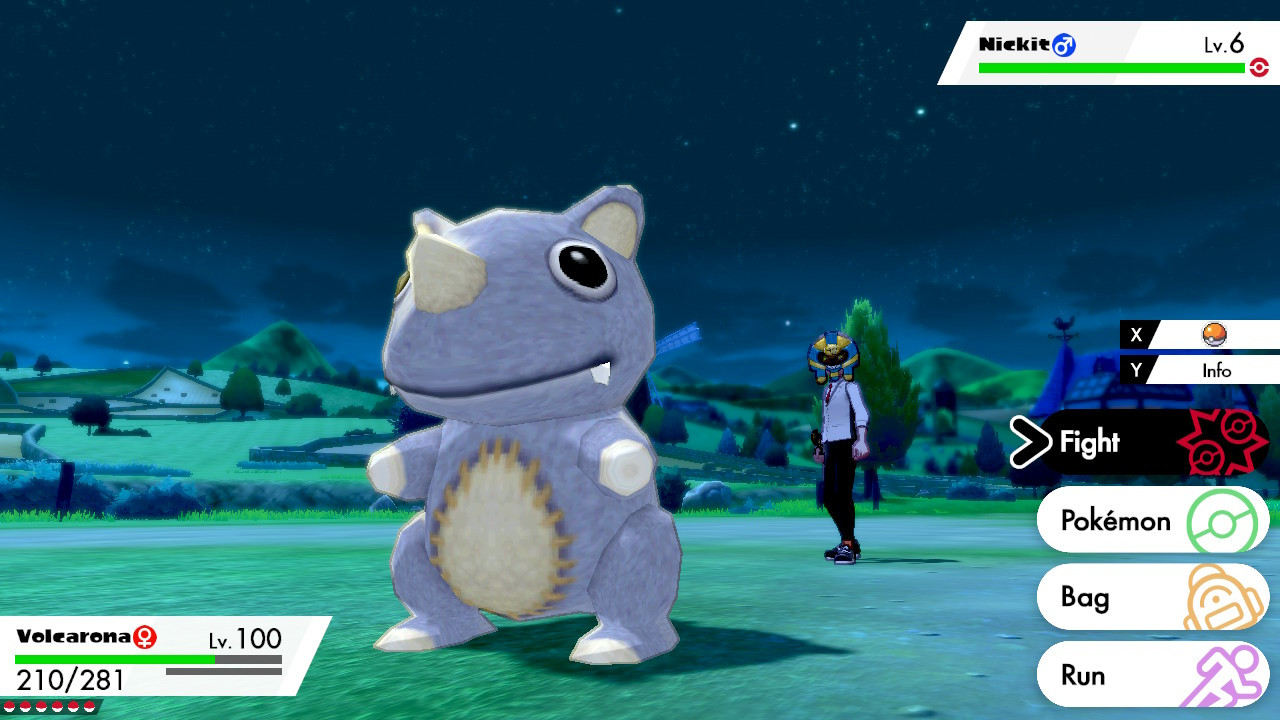This screenshot has width=1280, height=720.
Task: Click the second party Poké Ball icon
Action: coord(26,706)
